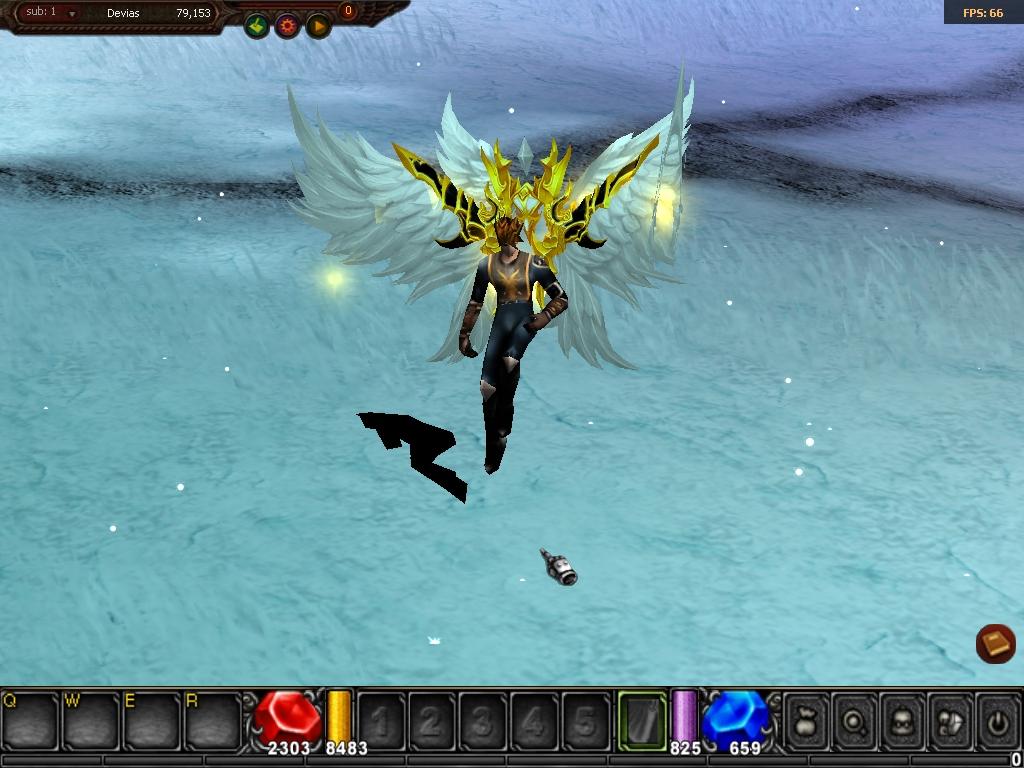Image resolution: width=1024 pixels, height=768 pixels.
Task: Open the red gear settings button
Action: pos(288,26)
